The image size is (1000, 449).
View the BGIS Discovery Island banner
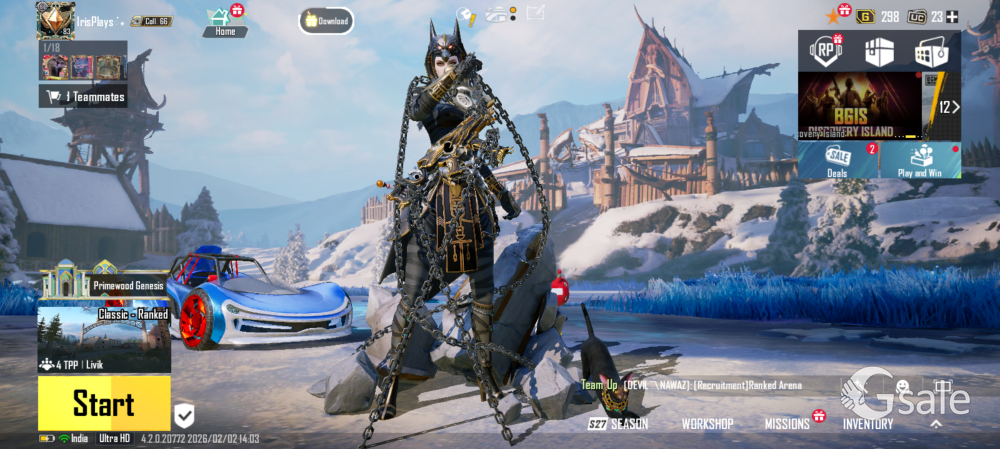click(859, 106)
